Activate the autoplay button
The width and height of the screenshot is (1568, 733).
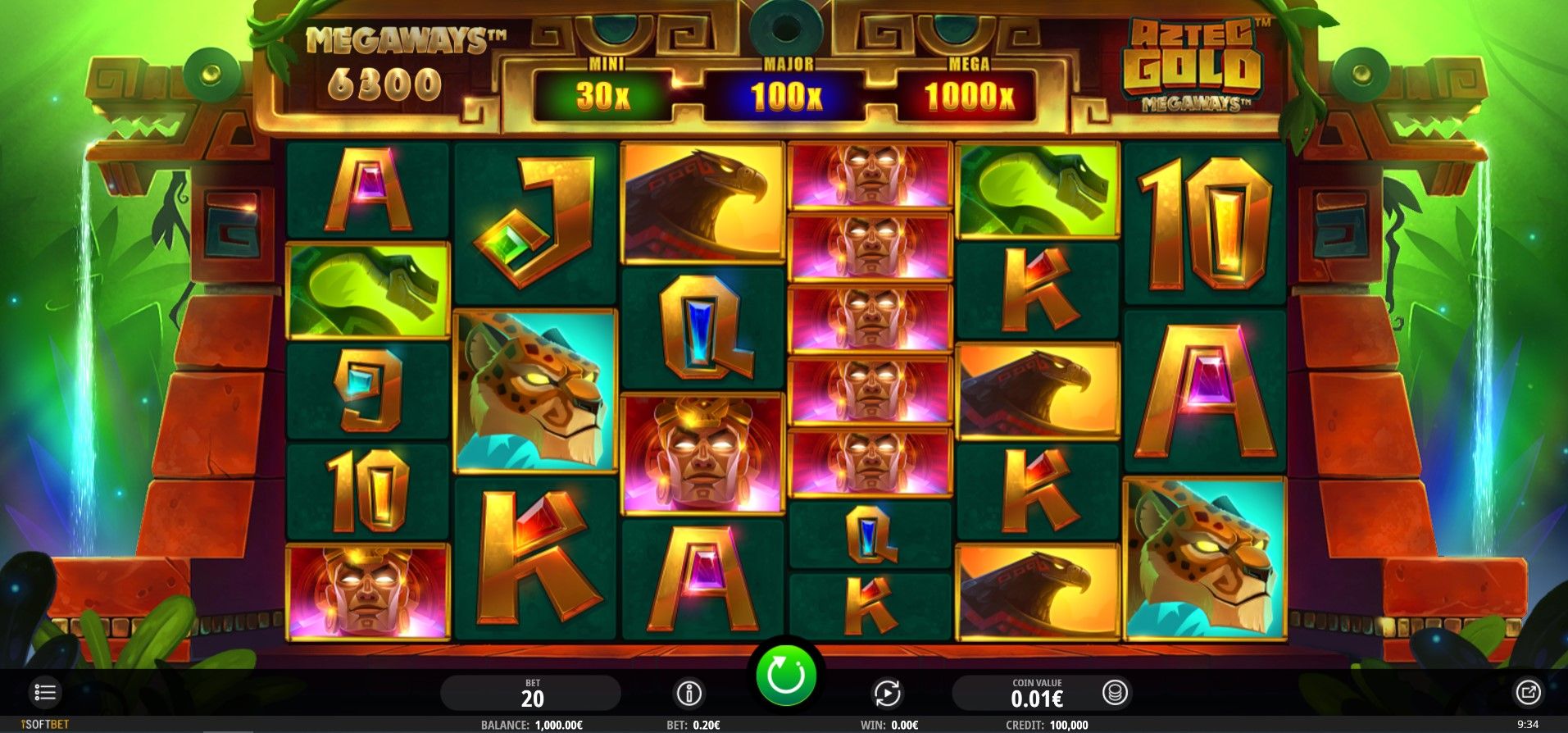pos(887,694)
